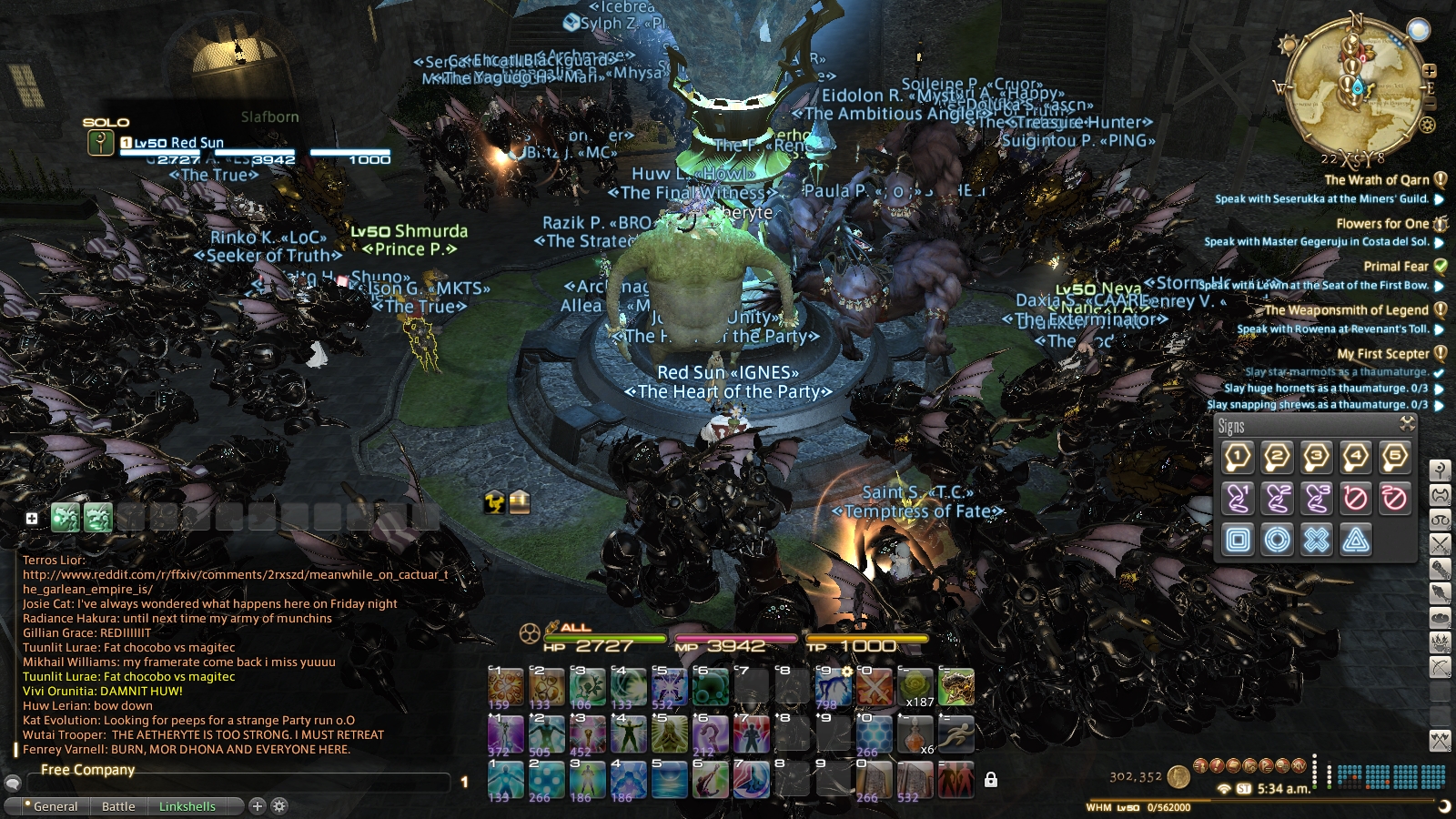Select the Attack 5 waymark sign

pyautogui.click(x=1395, y=457)
